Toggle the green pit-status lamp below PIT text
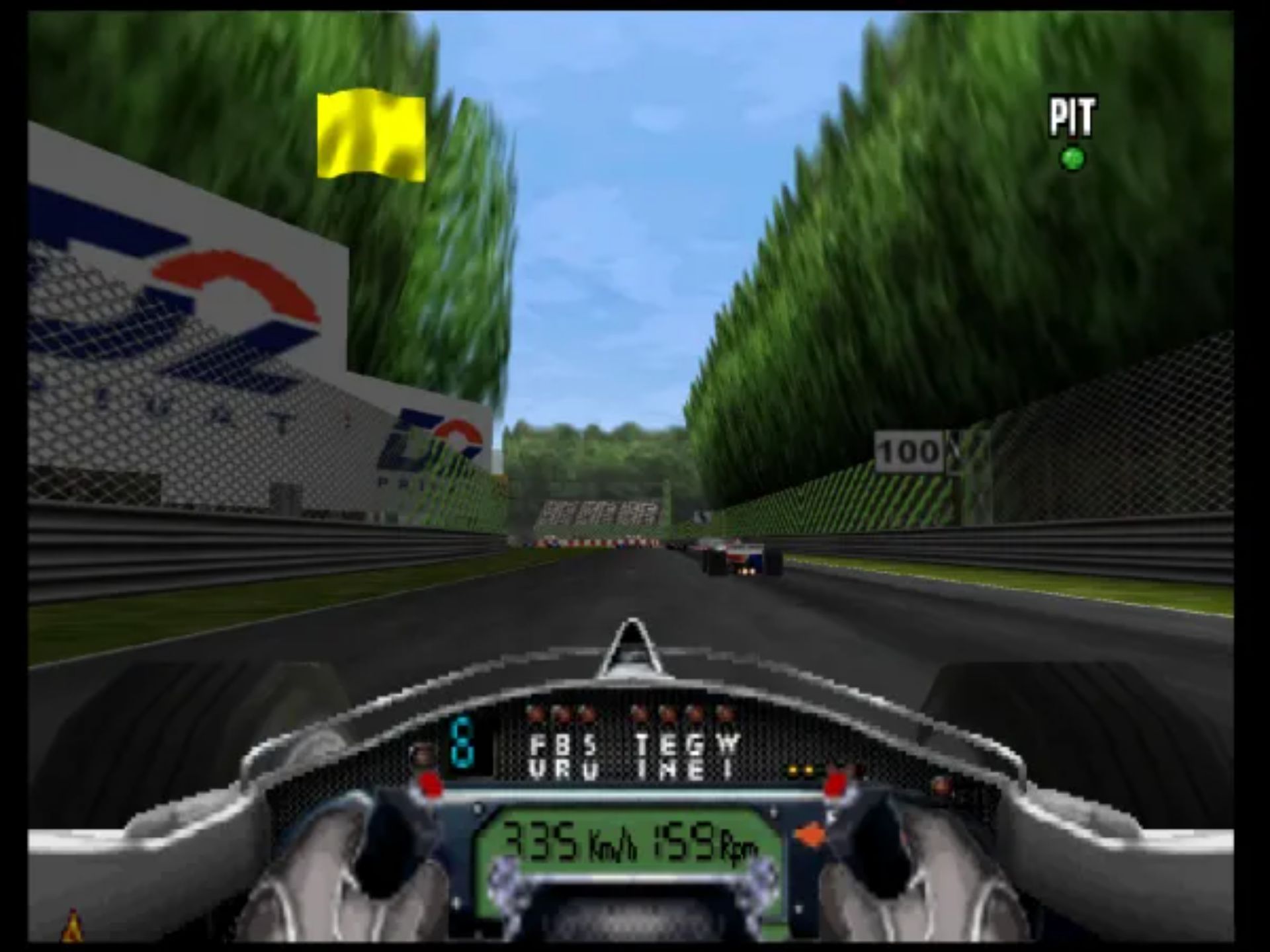The height and width of the screenshot is (952, 1270). tap(1072, 157)
